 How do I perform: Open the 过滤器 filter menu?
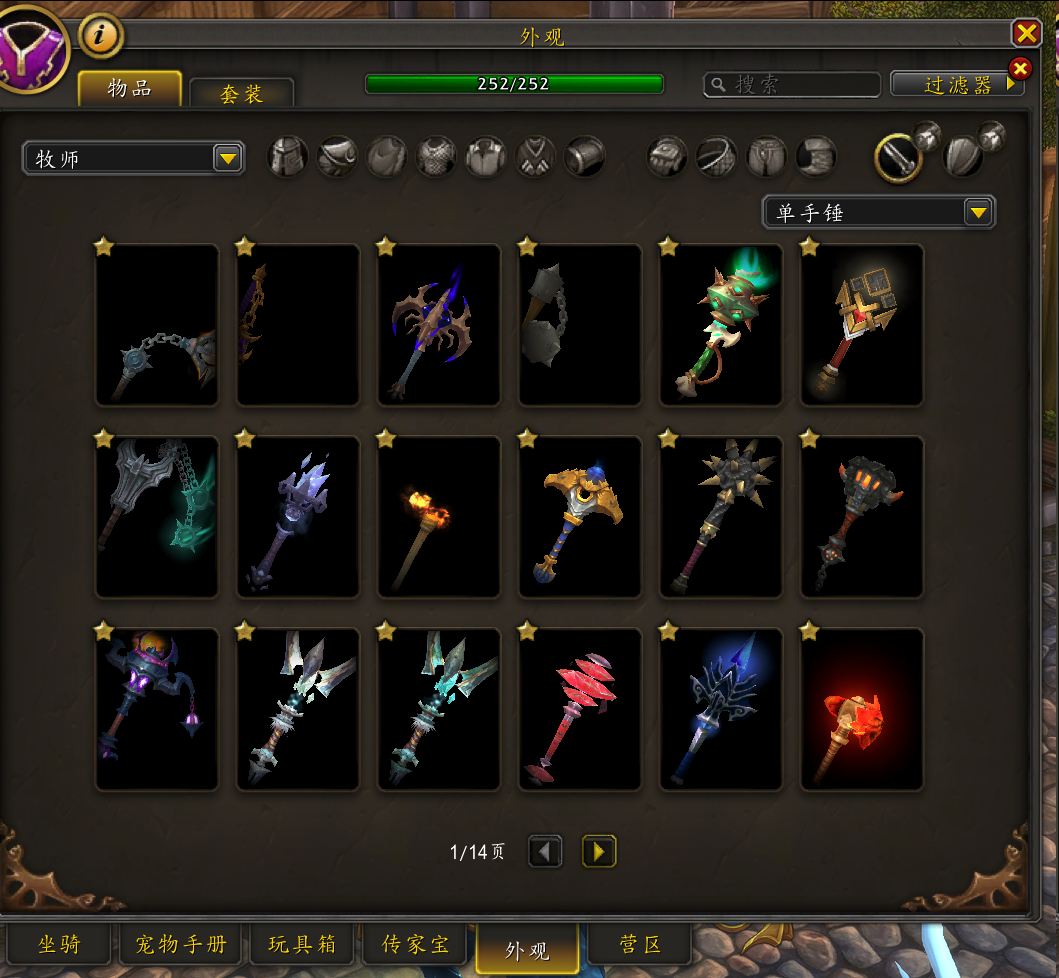(957, 84)
